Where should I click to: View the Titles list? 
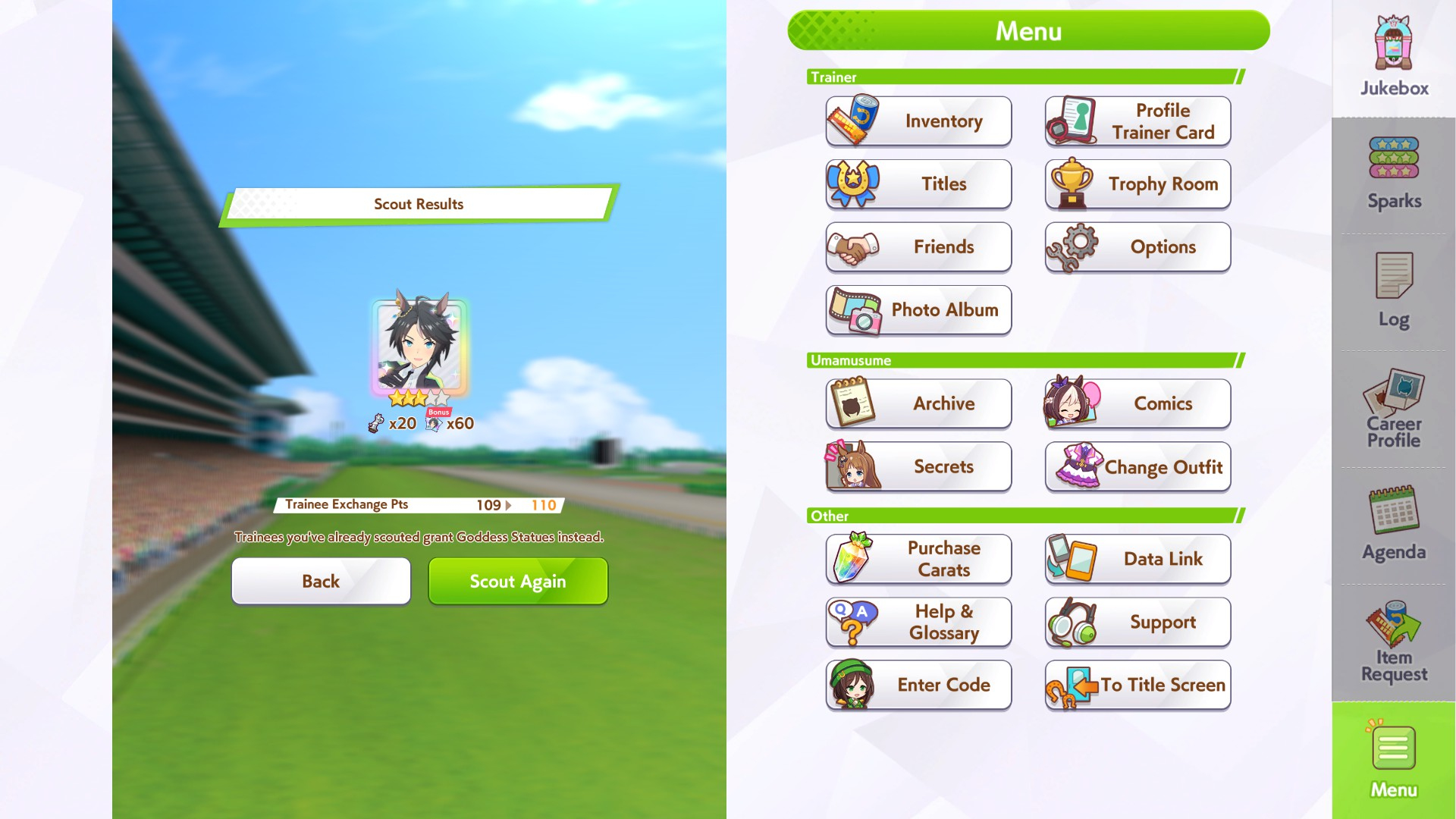click(x=918, y=184)
